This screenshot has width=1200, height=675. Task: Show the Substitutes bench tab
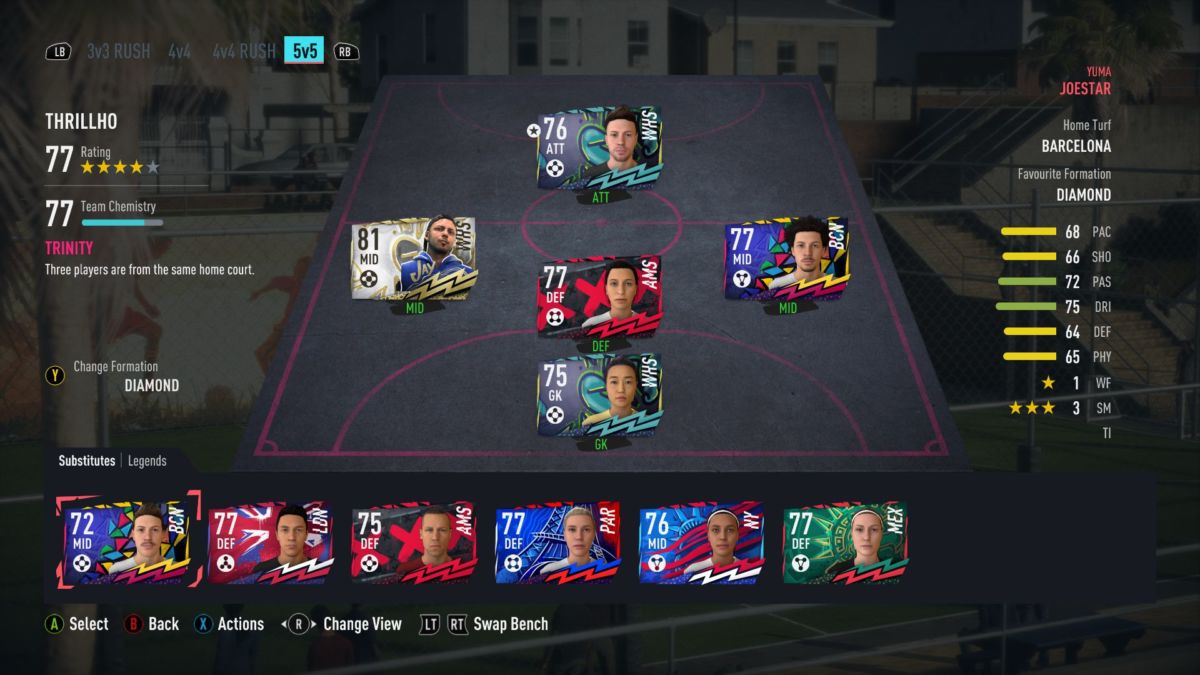click(x=87, y=461)
